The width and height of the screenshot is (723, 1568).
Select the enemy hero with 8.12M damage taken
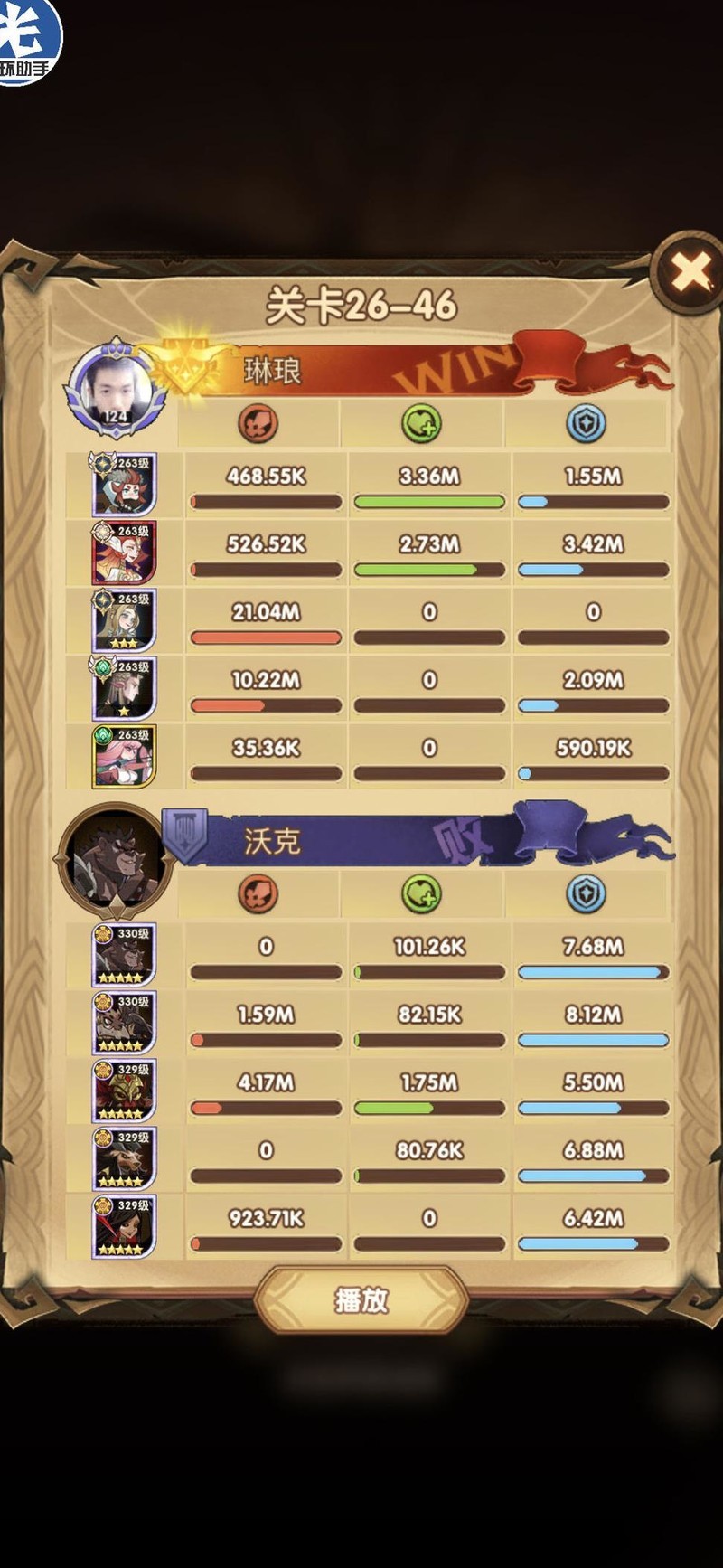(125, 1023)
